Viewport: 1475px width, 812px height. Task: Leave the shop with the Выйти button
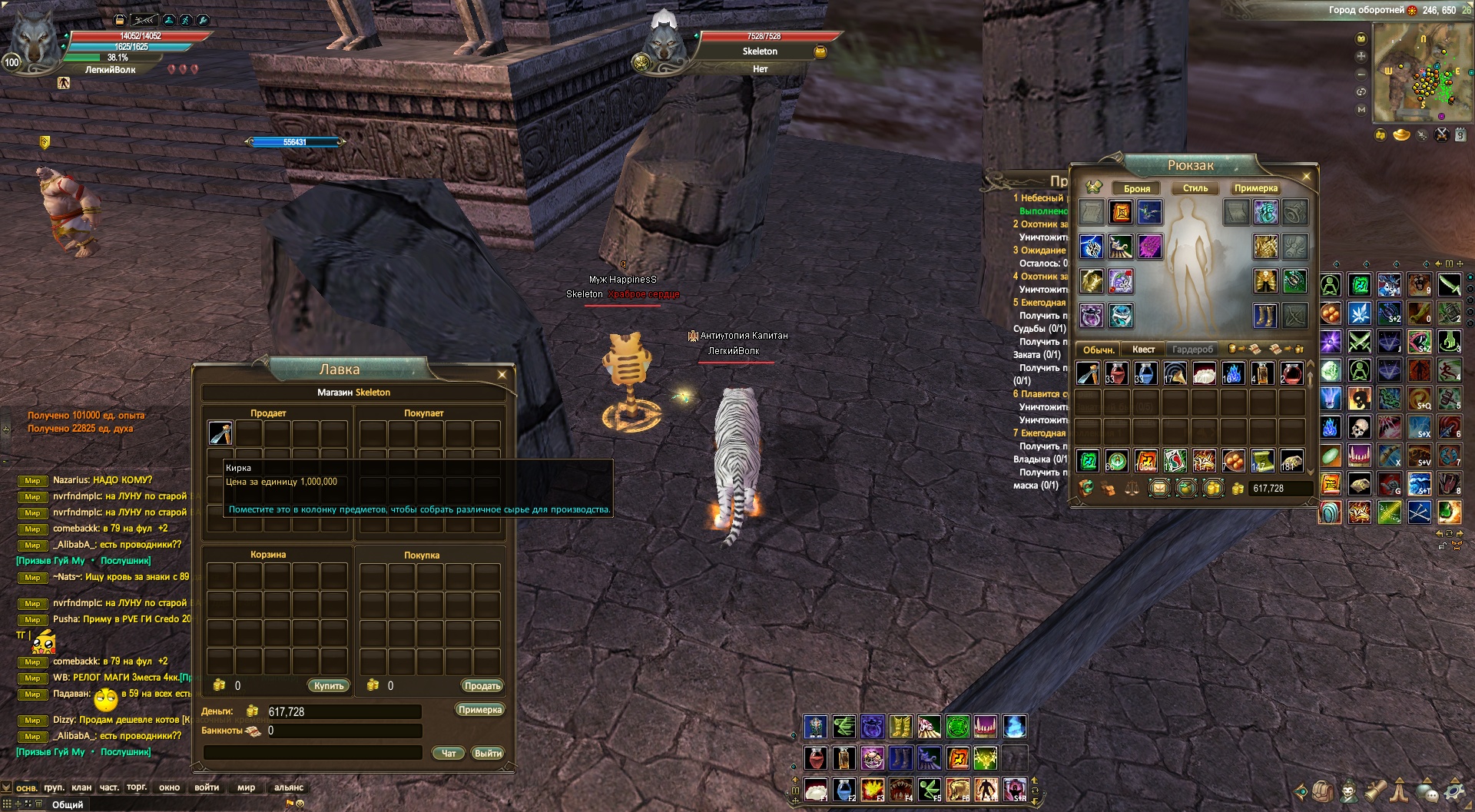click(488, 753)
